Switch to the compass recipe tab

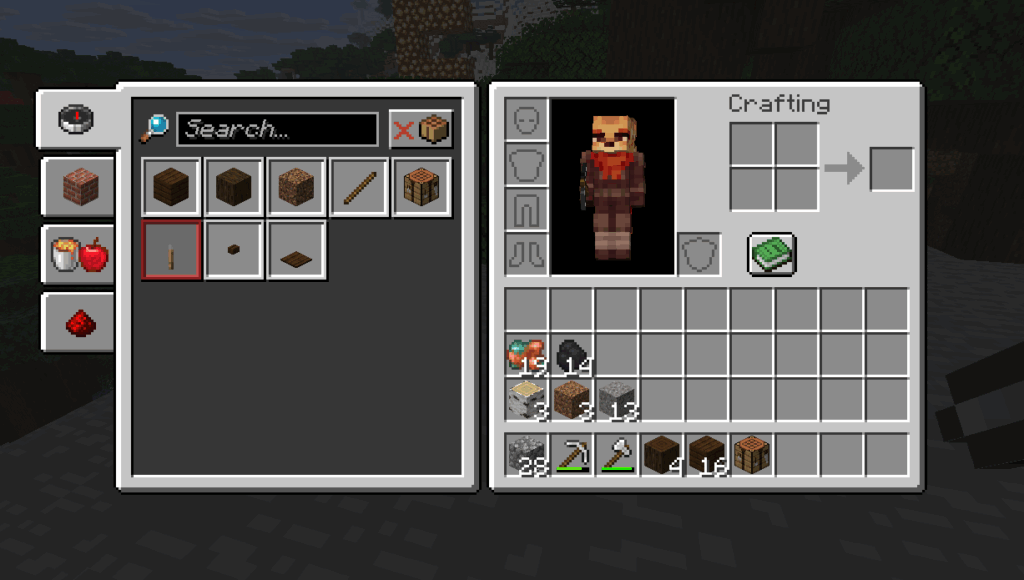pos(77,118)
